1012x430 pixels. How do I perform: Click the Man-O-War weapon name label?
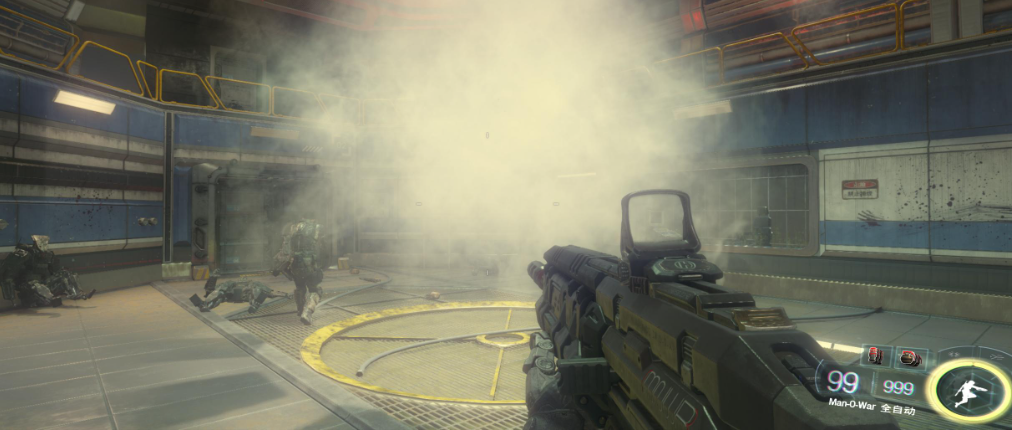coord(853,404)
